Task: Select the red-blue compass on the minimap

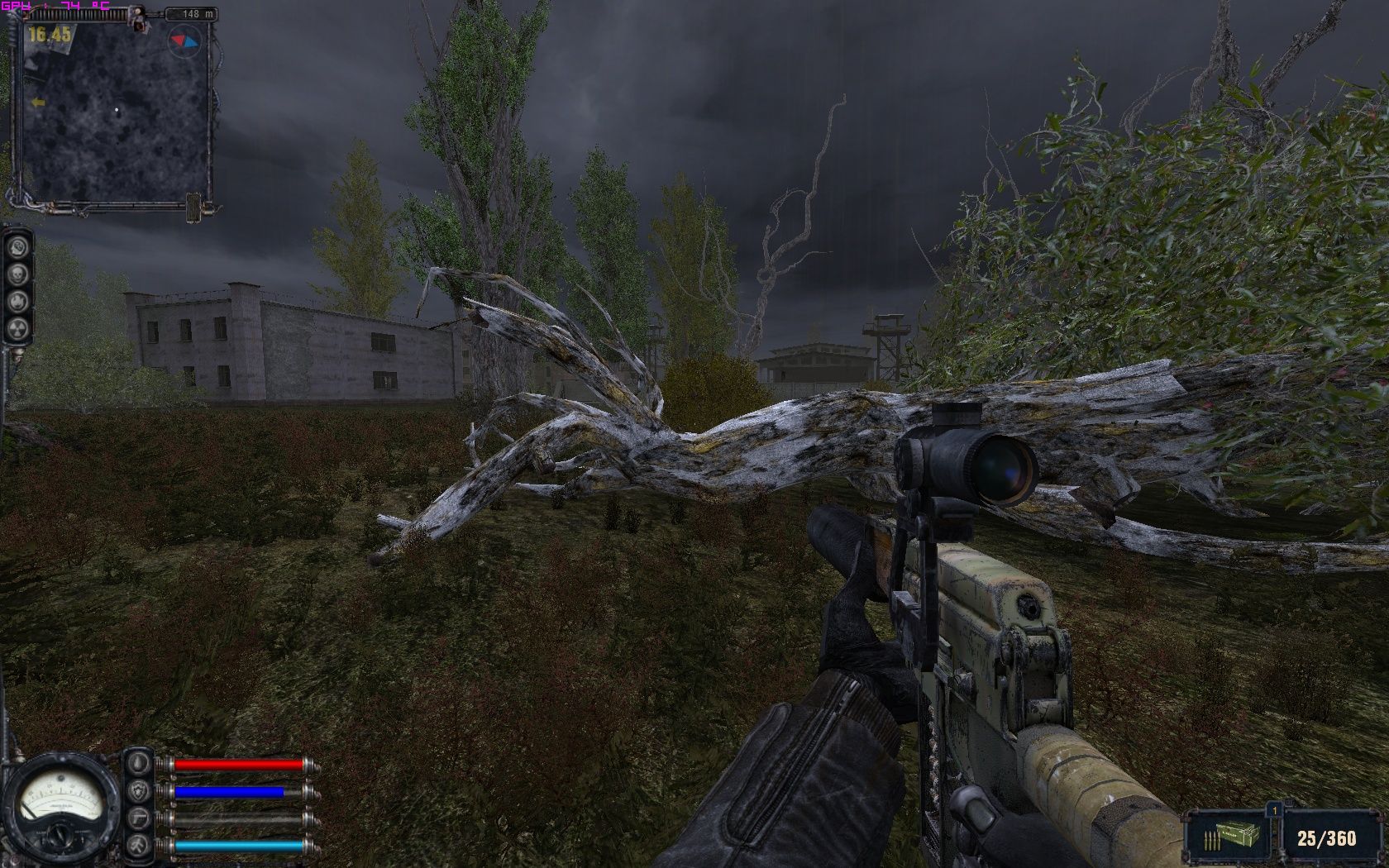Action: [x=184, y=40]
